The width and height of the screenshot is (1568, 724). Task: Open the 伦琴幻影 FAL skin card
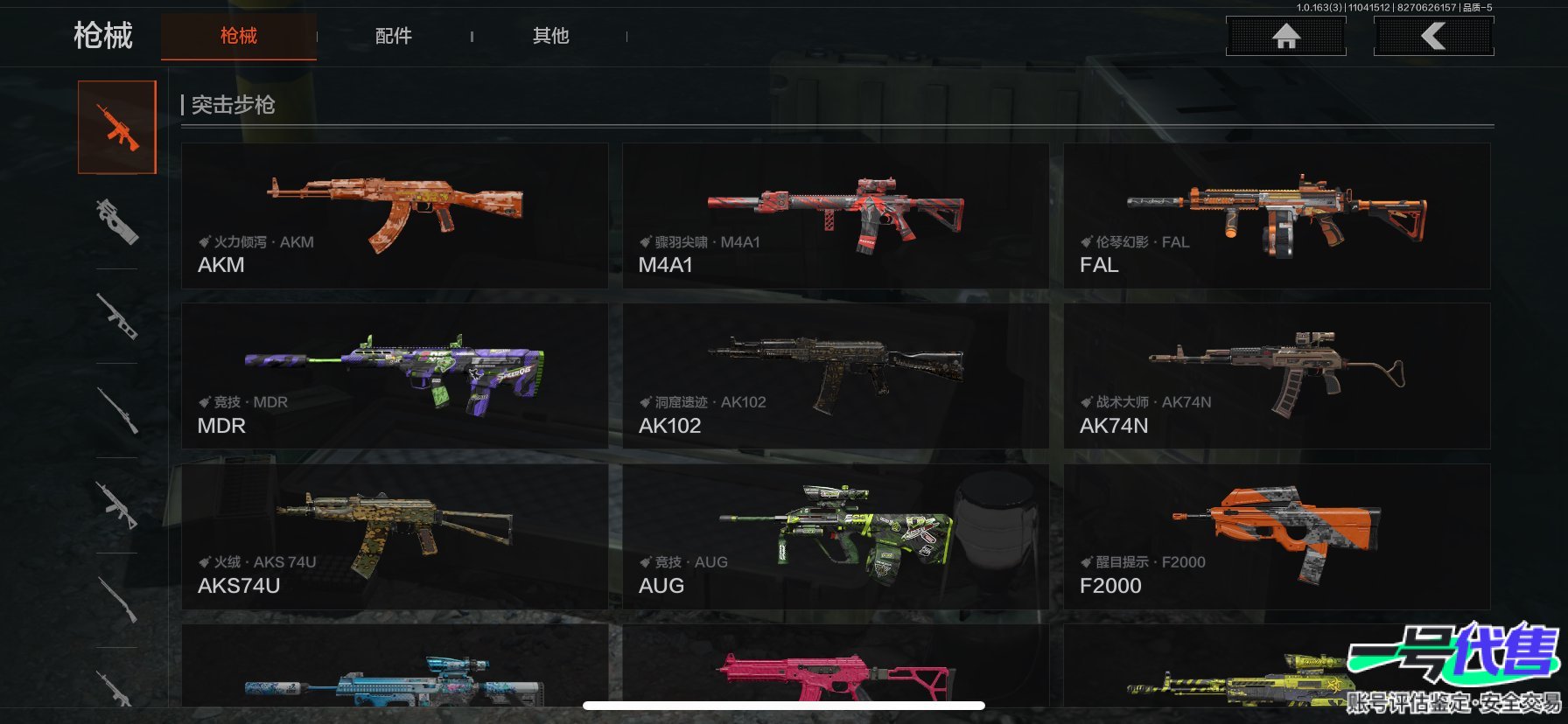(1277, 216)
